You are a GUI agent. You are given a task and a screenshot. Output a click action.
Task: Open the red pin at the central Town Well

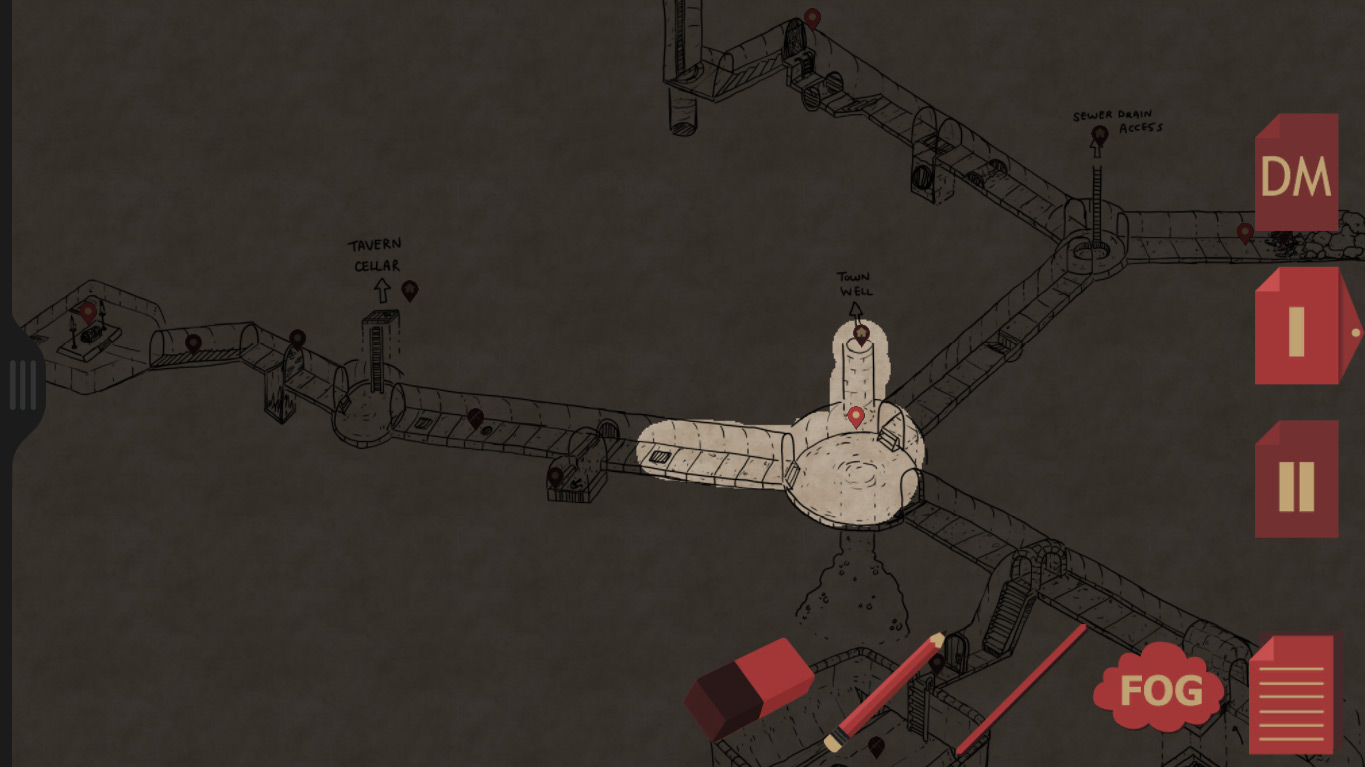(855, 417)
